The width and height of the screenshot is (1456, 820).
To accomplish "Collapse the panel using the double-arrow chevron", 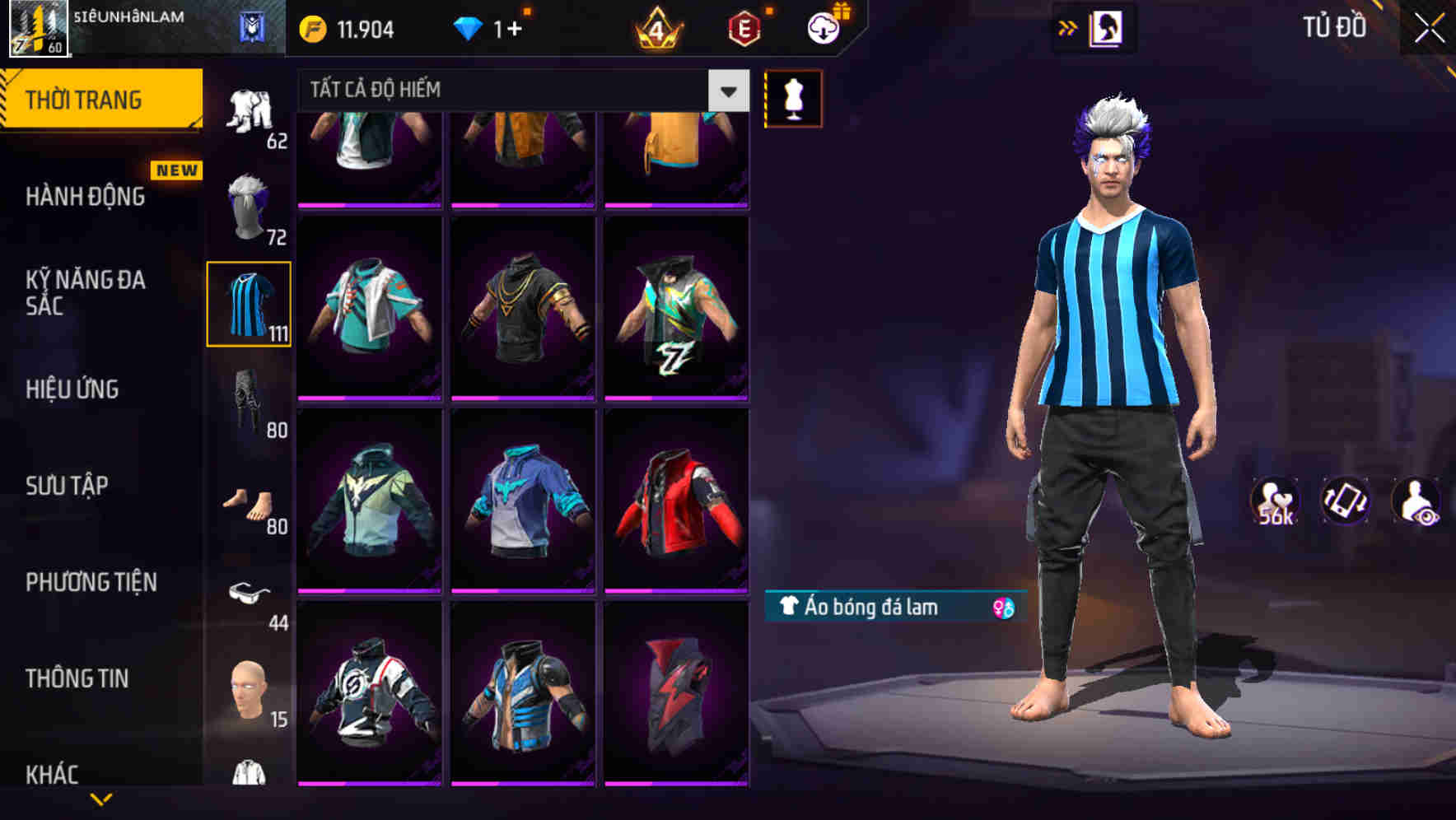I will [1068, 27].
